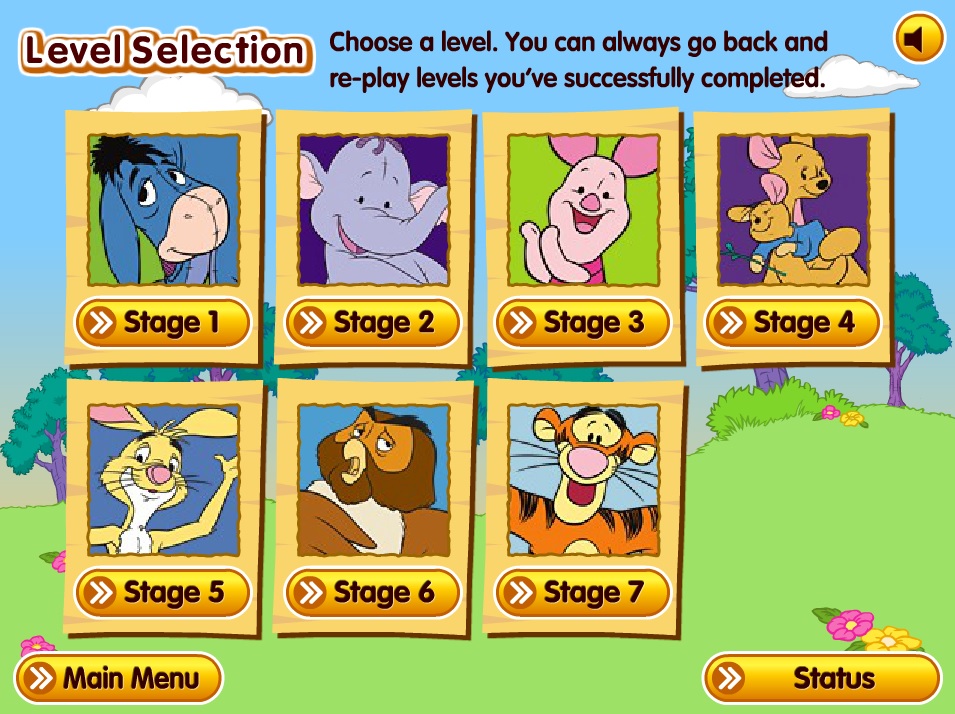Select the Stage 1 button
Viewport: 955px width, 714px height.
coord(162,322)
